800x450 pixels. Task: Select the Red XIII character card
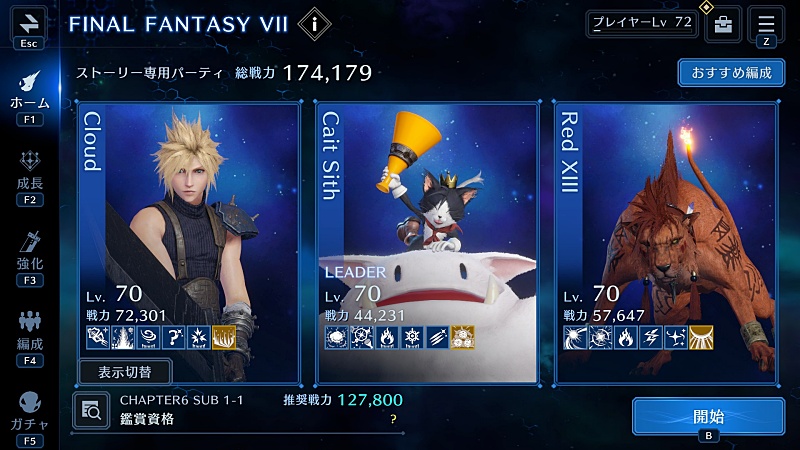point(666,240)
